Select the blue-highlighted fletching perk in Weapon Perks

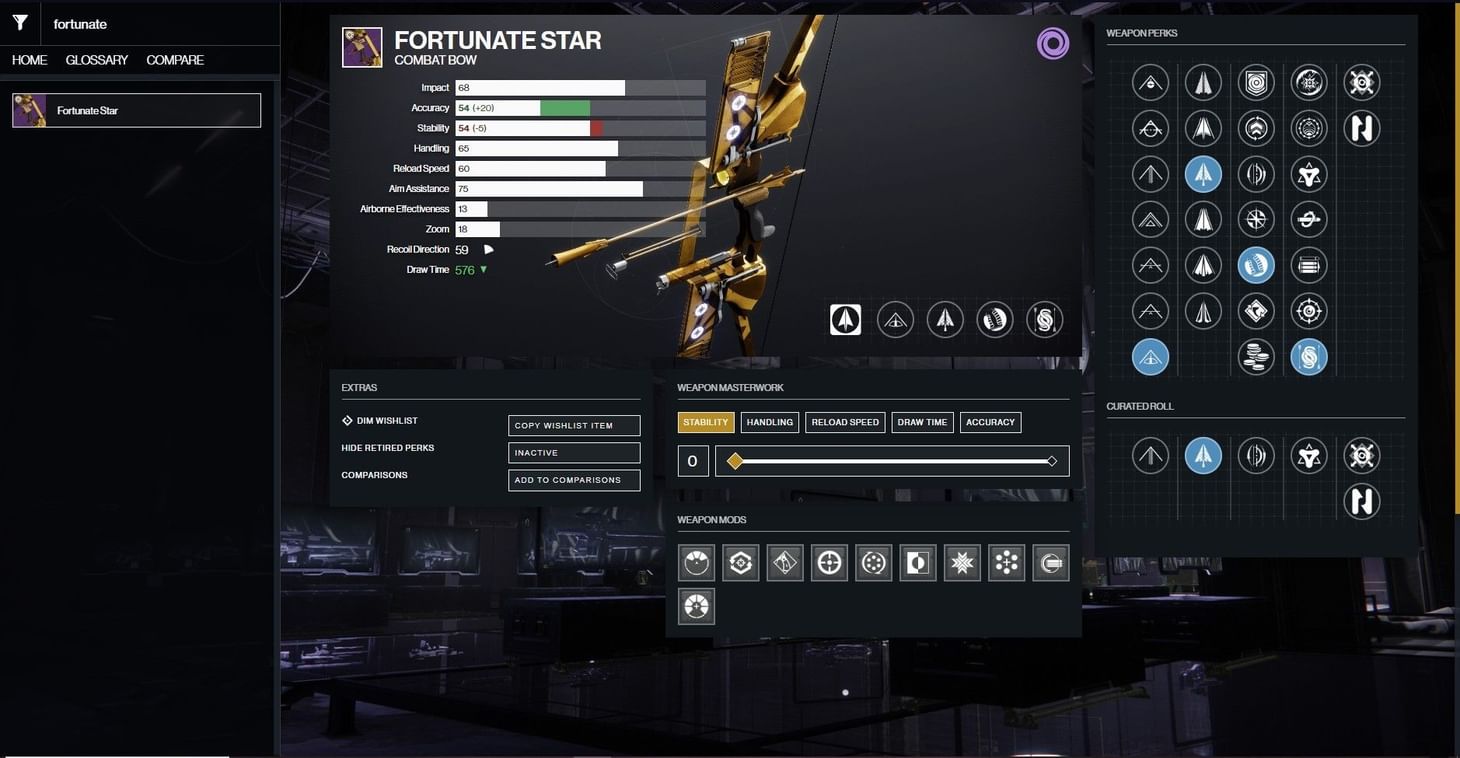[1203, 173]
